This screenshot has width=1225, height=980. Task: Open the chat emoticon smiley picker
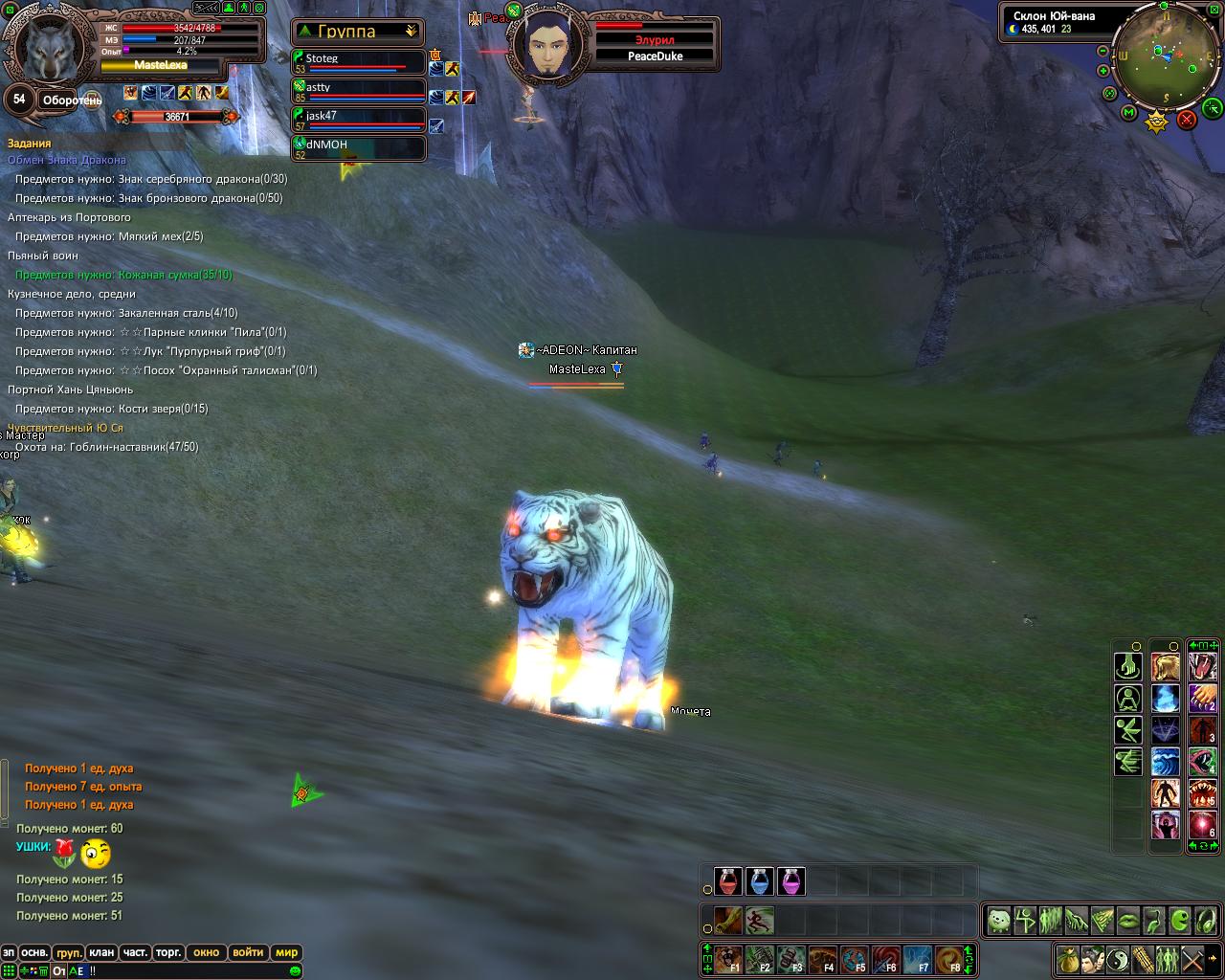[x=296, y=971]
